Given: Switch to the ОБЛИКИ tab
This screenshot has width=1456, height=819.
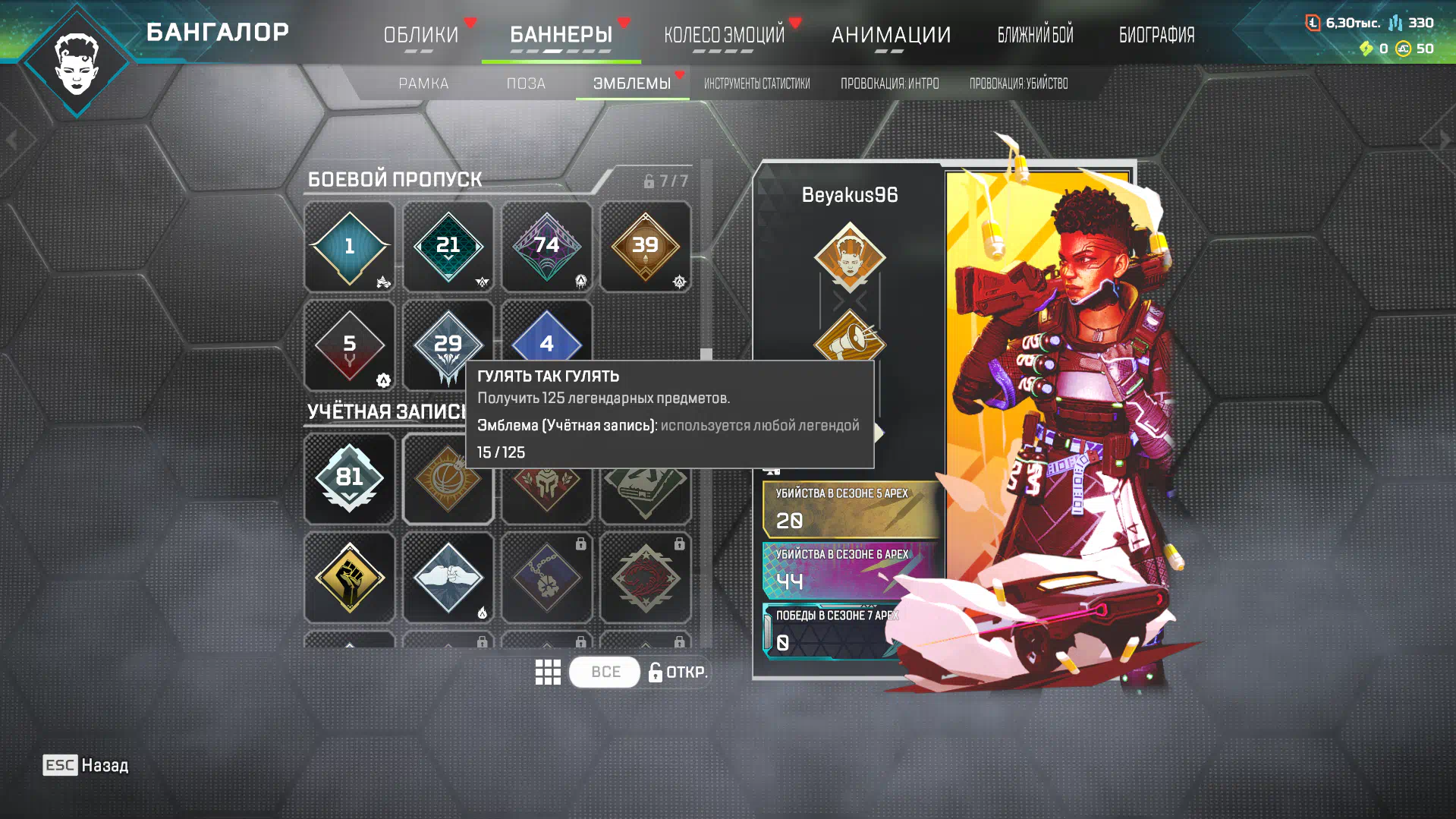Looking at the screenshot, I should click(x=420, y=35).
